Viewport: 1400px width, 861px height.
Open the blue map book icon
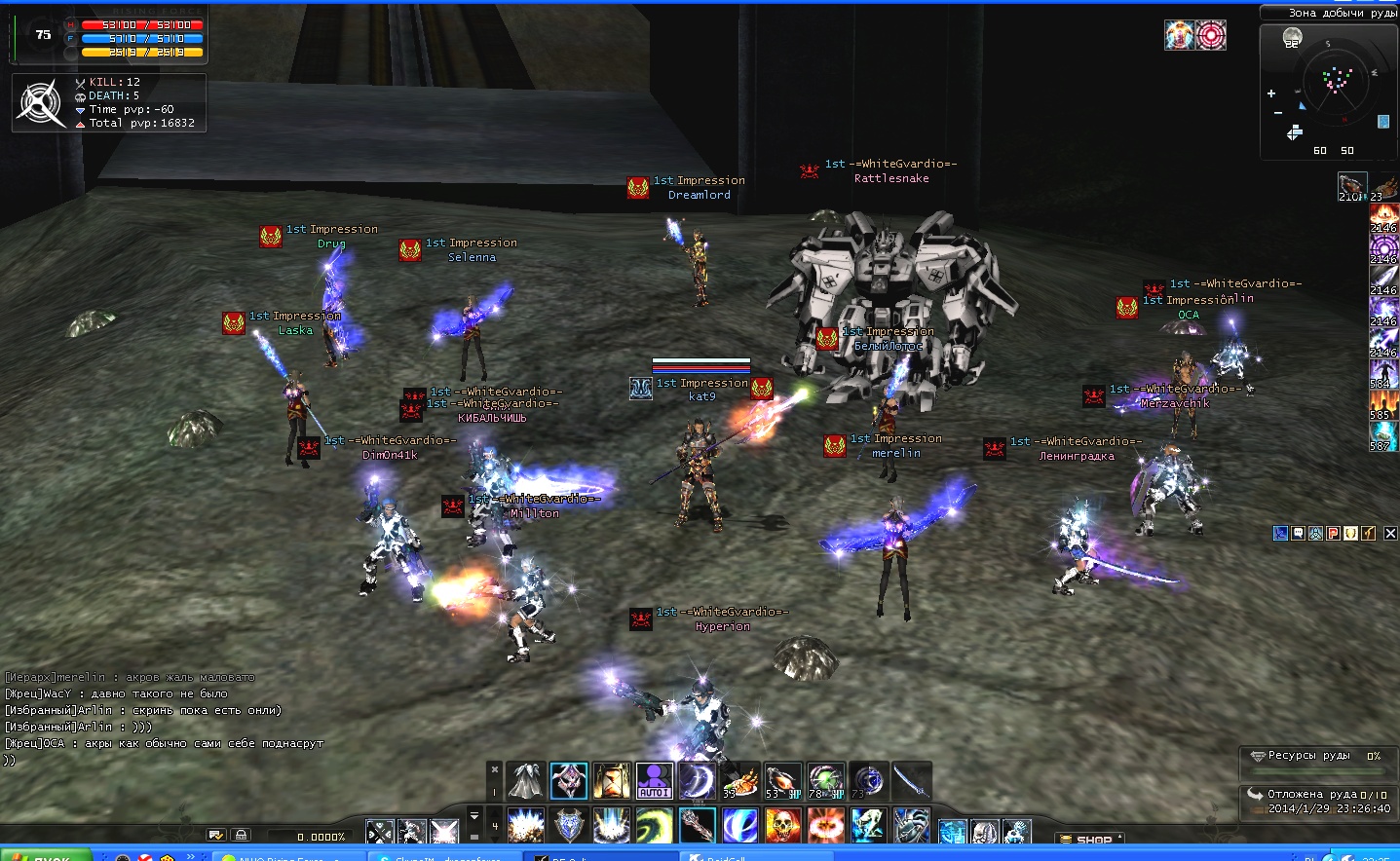click(1383, 122)
